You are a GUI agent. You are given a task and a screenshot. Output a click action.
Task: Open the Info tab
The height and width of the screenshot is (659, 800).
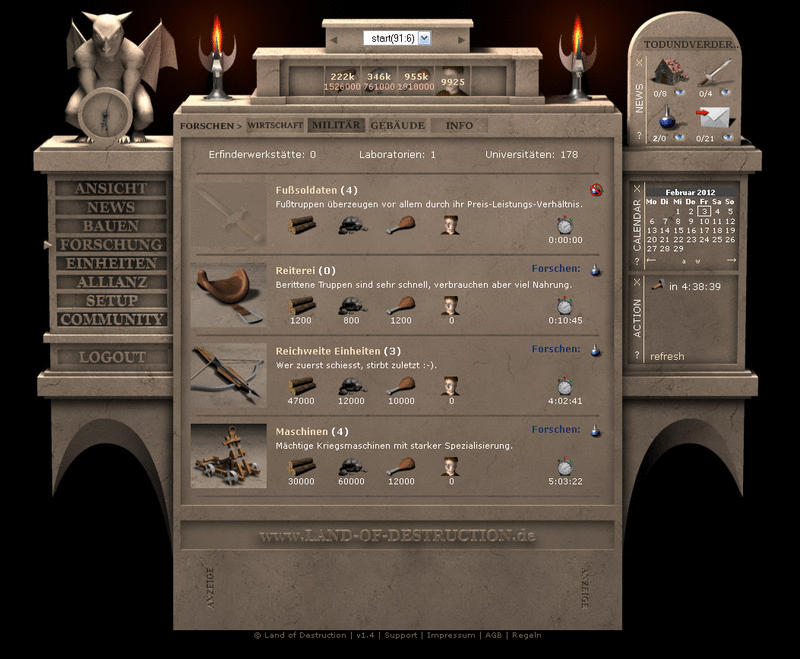tap(459, 125)
